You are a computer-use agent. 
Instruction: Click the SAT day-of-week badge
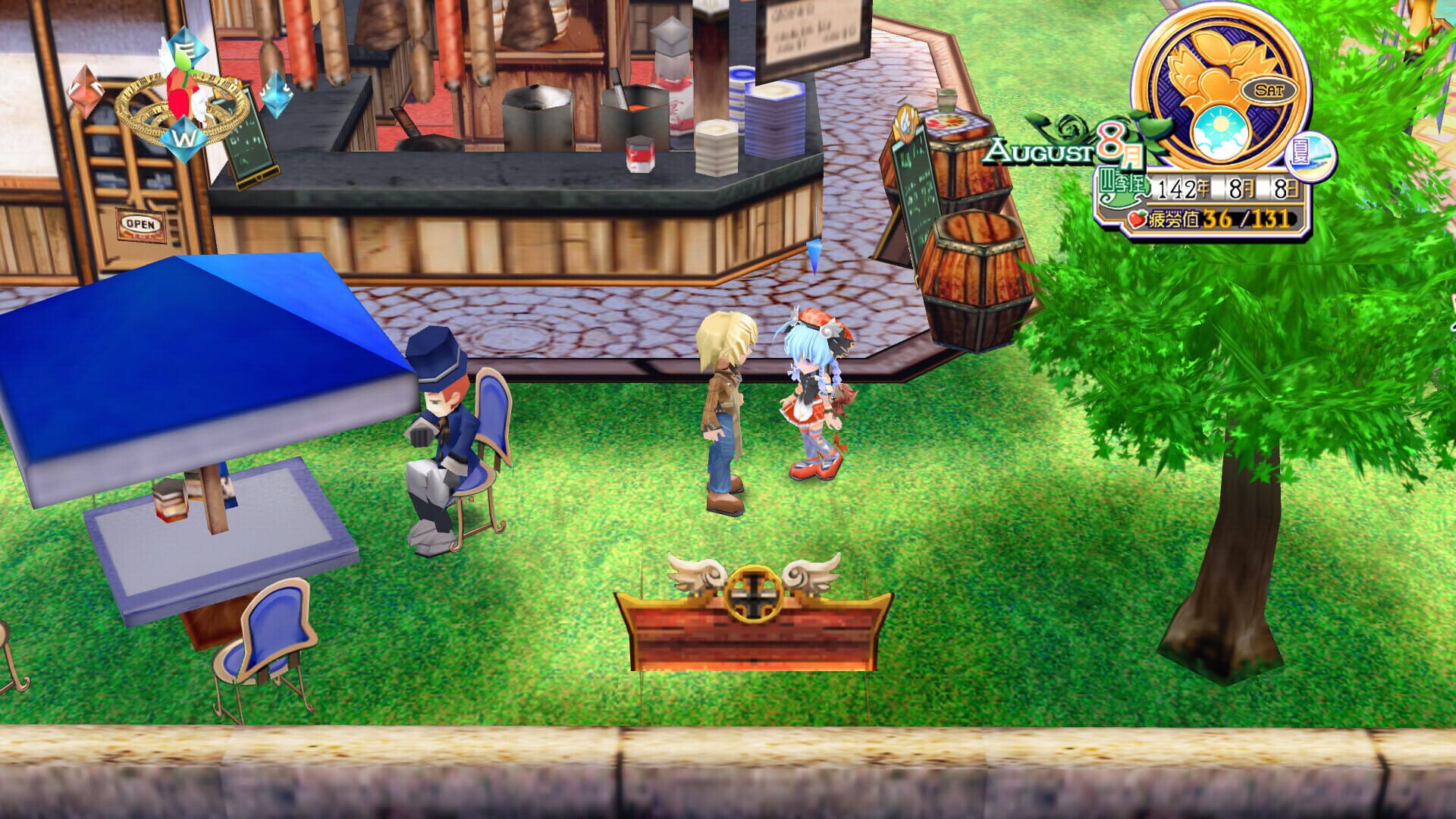[x=1269, y=89]
